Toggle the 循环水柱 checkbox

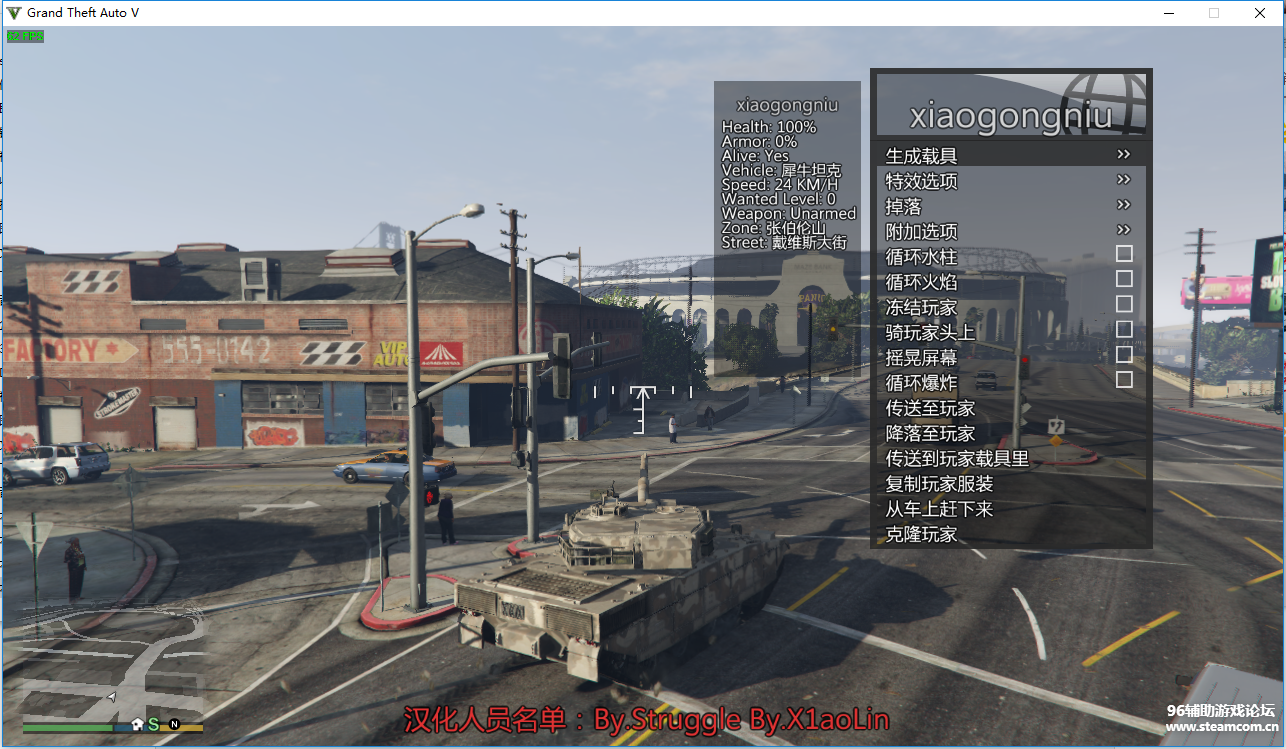pos(1124,254)
